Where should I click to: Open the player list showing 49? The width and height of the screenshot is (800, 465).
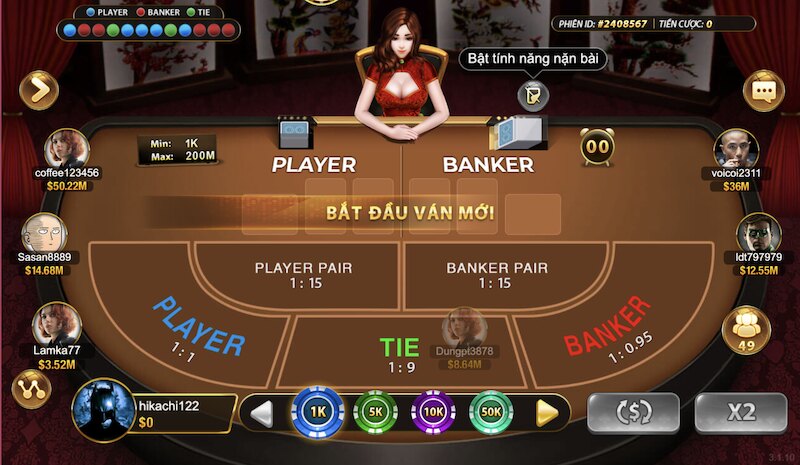tap(744, 328)
